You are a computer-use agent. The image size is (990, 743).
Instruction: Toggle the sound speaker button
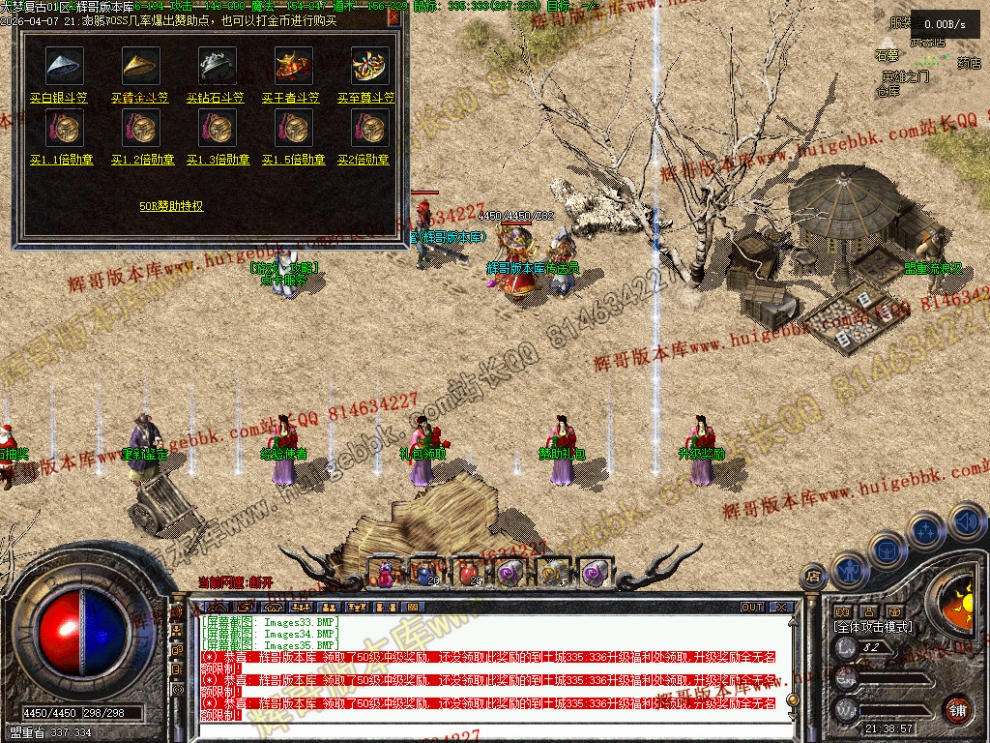966,520
